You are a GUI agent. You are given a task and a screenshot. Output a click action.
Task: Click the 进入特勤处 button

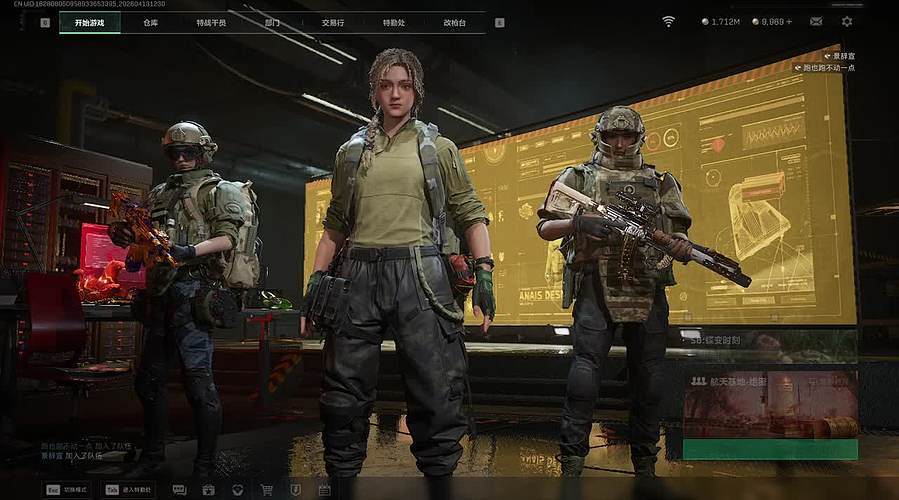129,490
